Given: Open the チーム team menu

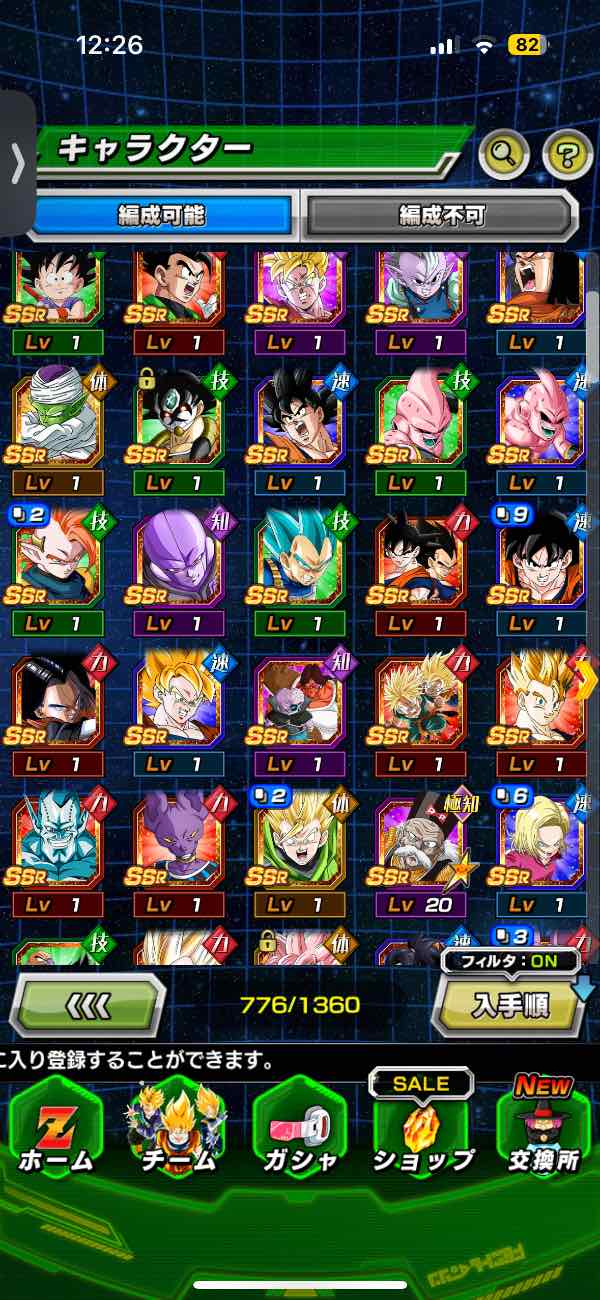Looking at the screenshot, I should (178, 1128).
